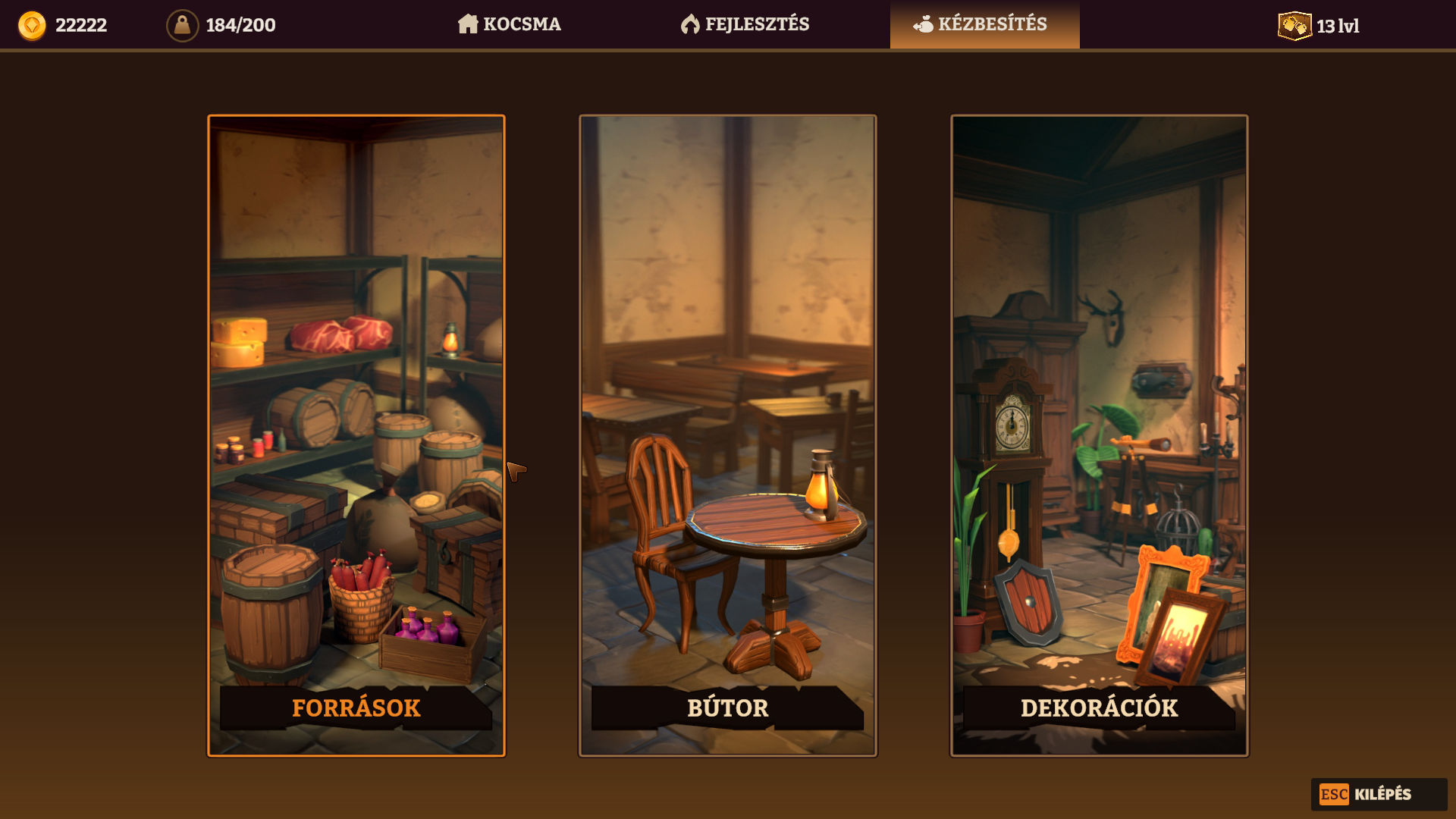Select the Kézbesítés tab
The image size is (1456, 819).
click(x=984, y=24)
